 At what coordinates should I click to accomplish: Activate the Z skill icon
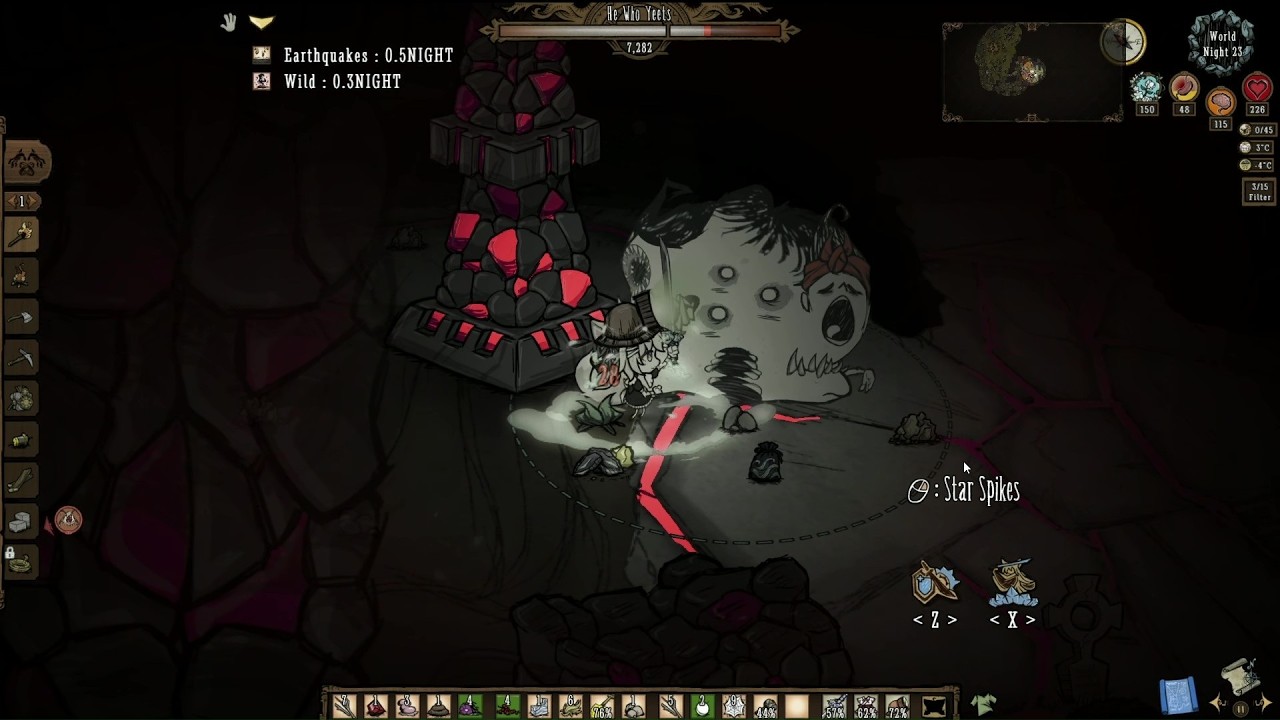coord(935,584)
